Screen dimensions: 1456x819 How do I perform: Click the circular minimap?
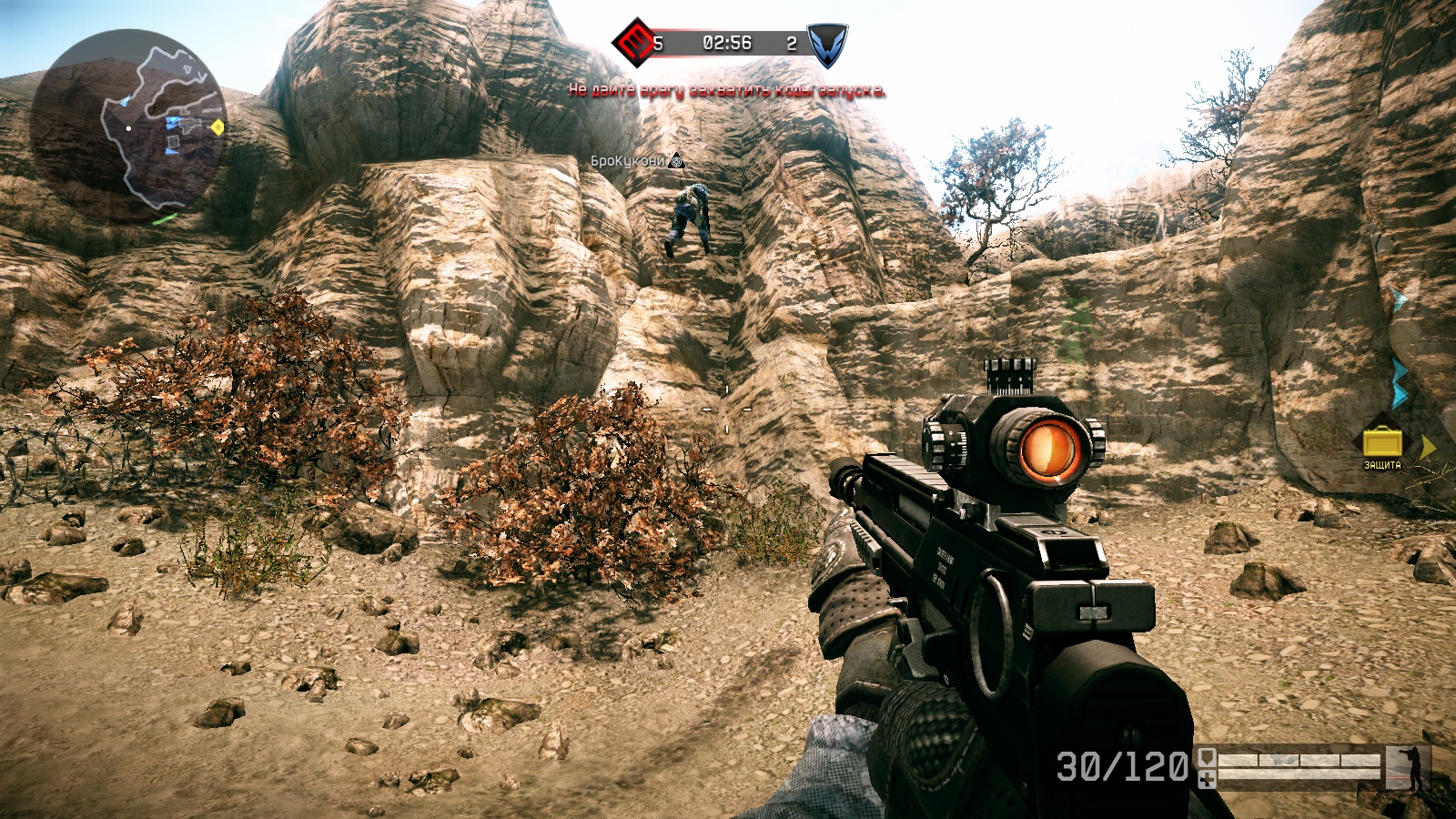(127, 127)
